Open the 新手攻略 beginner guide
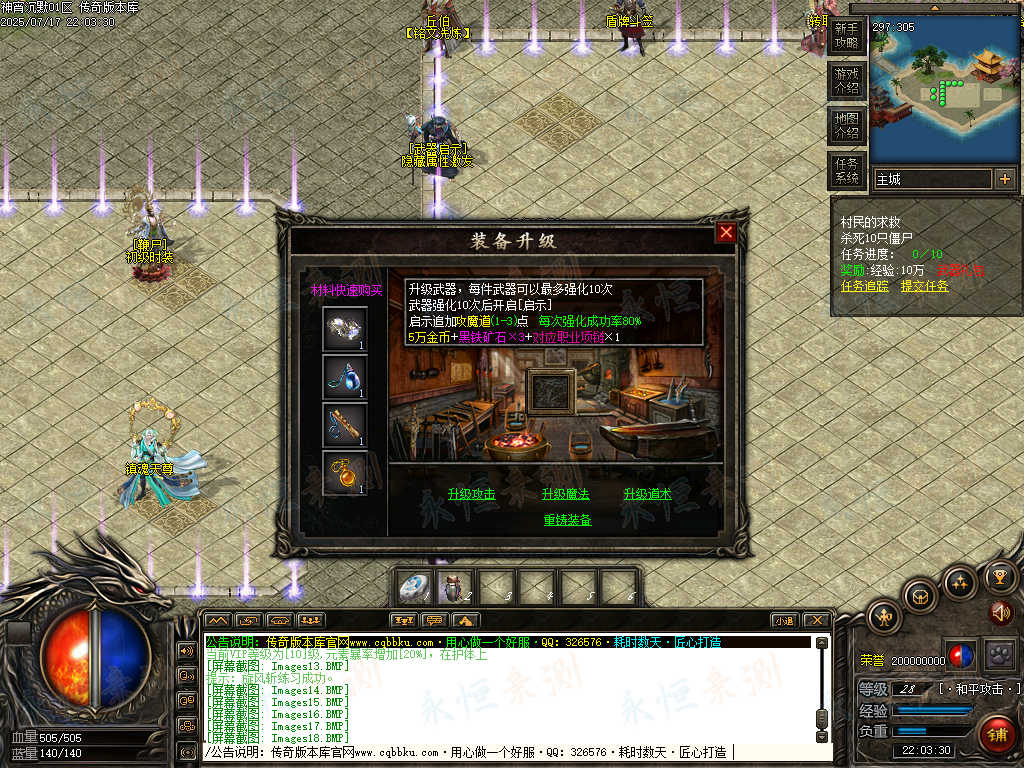Screen dimensions: 1024x768 point(846,37)
